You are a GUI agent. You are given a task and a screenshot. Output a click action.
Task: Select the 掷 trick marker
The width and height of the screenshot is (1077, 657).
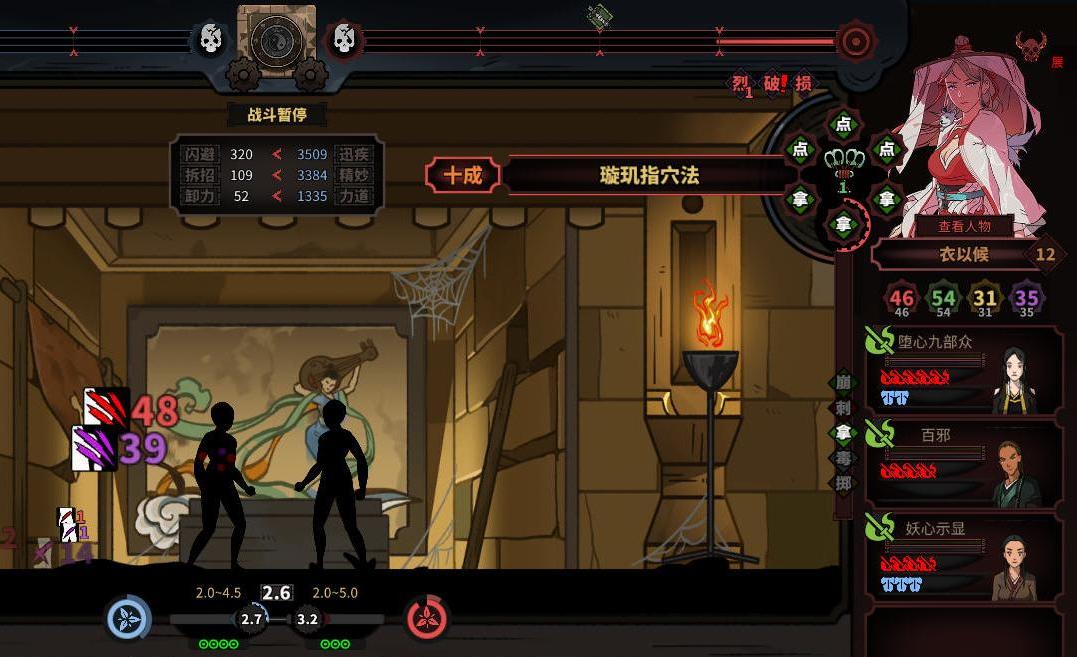(844, 481)
